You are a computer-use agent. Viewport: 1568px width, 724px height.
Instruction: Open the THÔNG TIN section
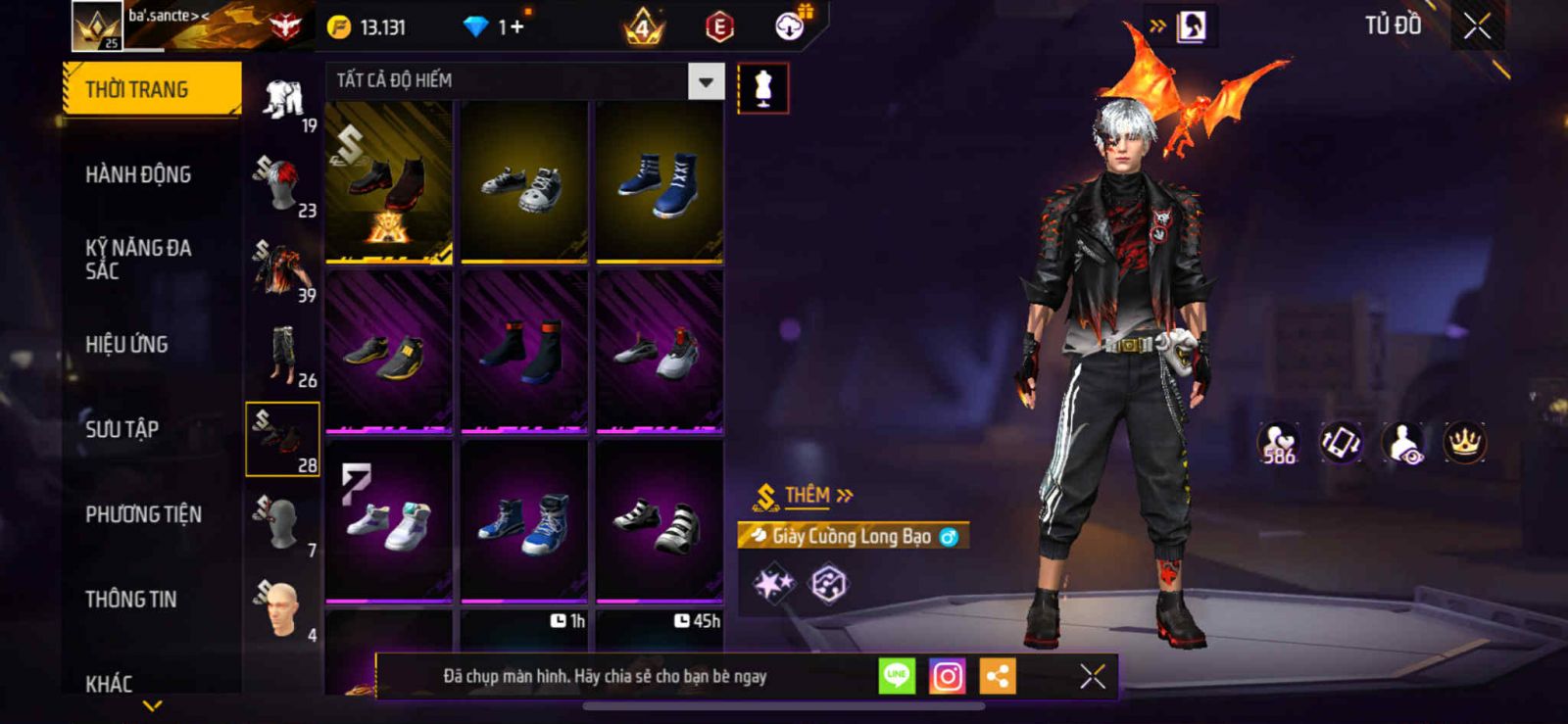pyautogui.click(x=130, y=600)
